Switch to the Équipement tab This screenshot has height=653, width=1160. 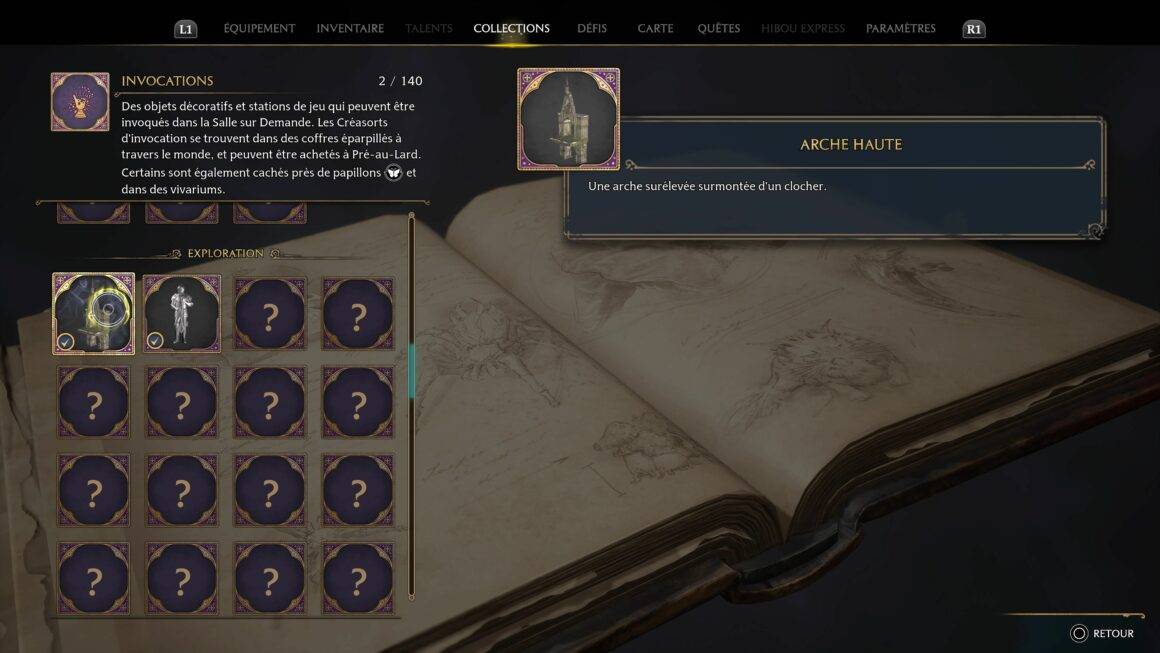(x=259, y=28)
